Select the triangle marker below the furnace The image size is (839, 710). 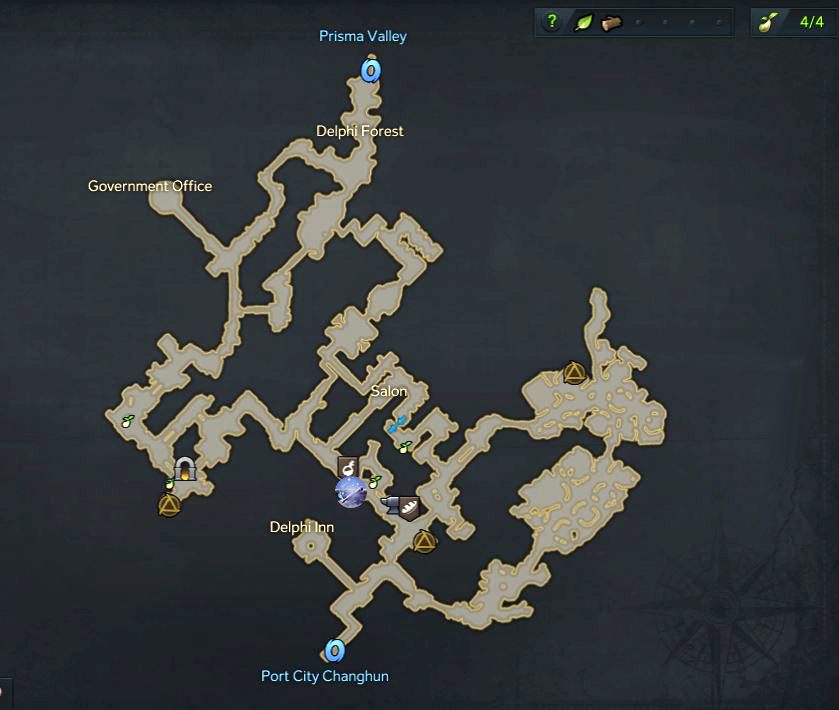(169, 505)
